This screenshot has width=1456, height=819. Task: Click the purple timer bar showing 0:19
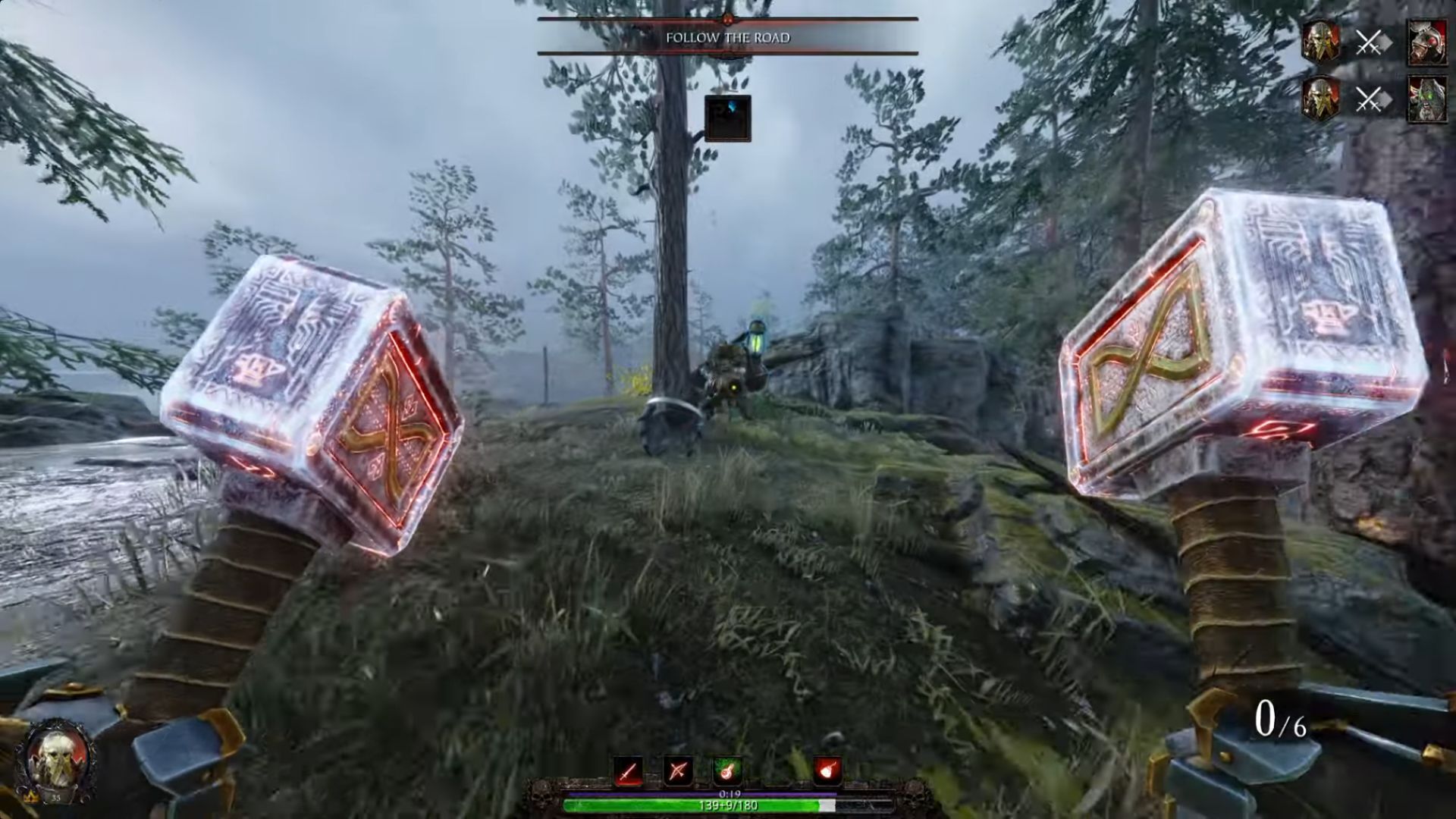(728, 794)
